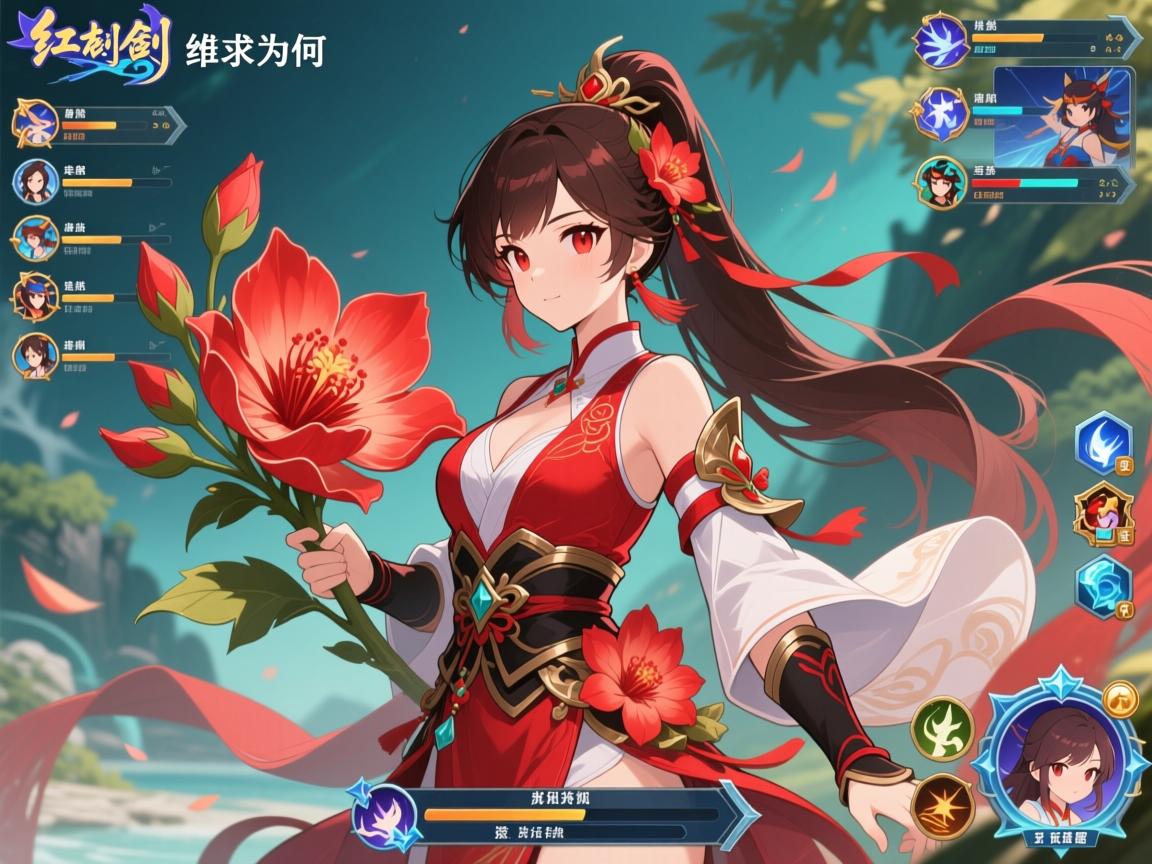Viewport: 1152px width, 864px height.
Task: Open the fox-eared girl character preview card
Action: pyautogui.click(x=1063, y=116)
